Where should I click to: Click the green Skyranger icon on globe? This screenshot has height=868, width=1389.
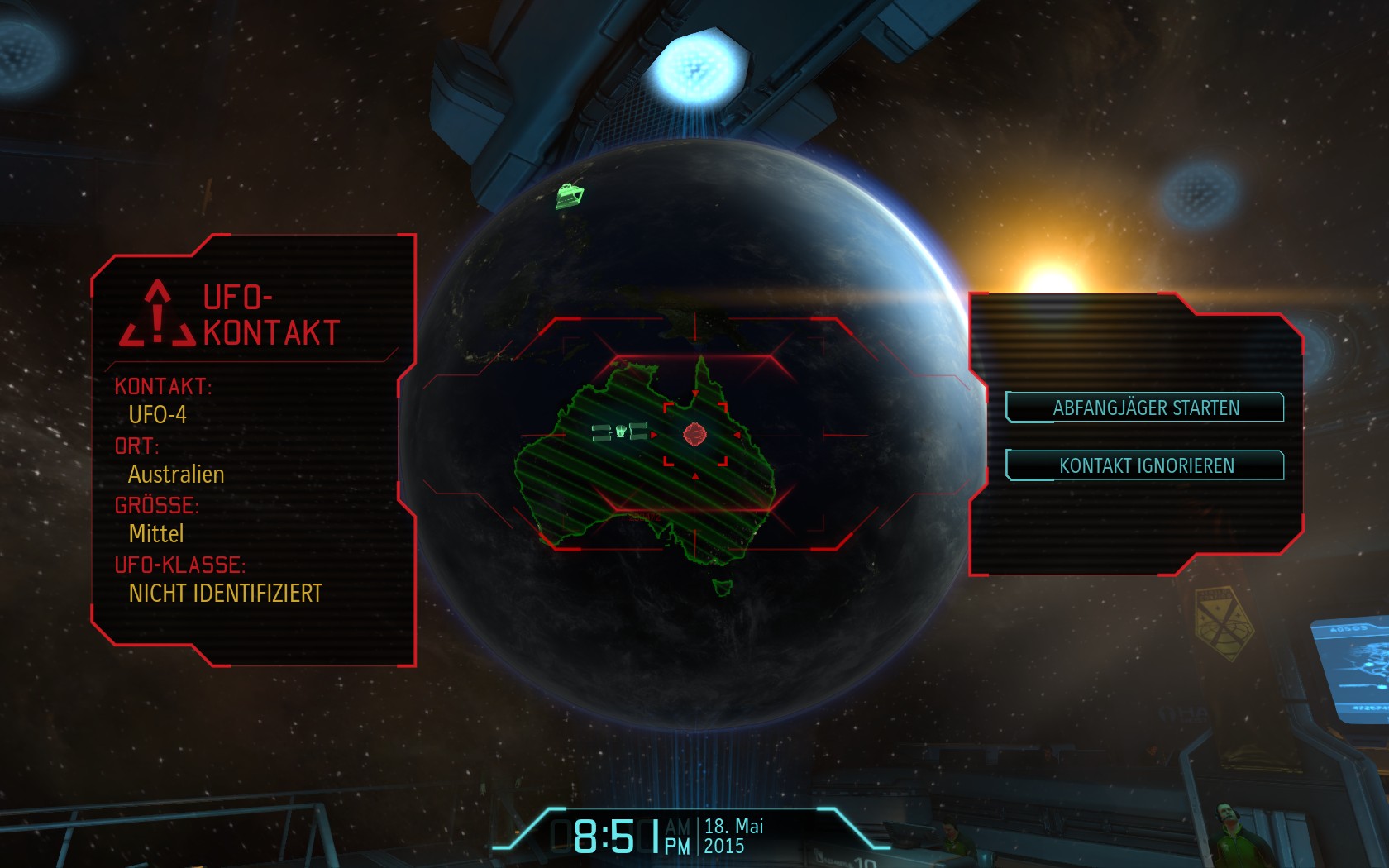tap(570, 196)
